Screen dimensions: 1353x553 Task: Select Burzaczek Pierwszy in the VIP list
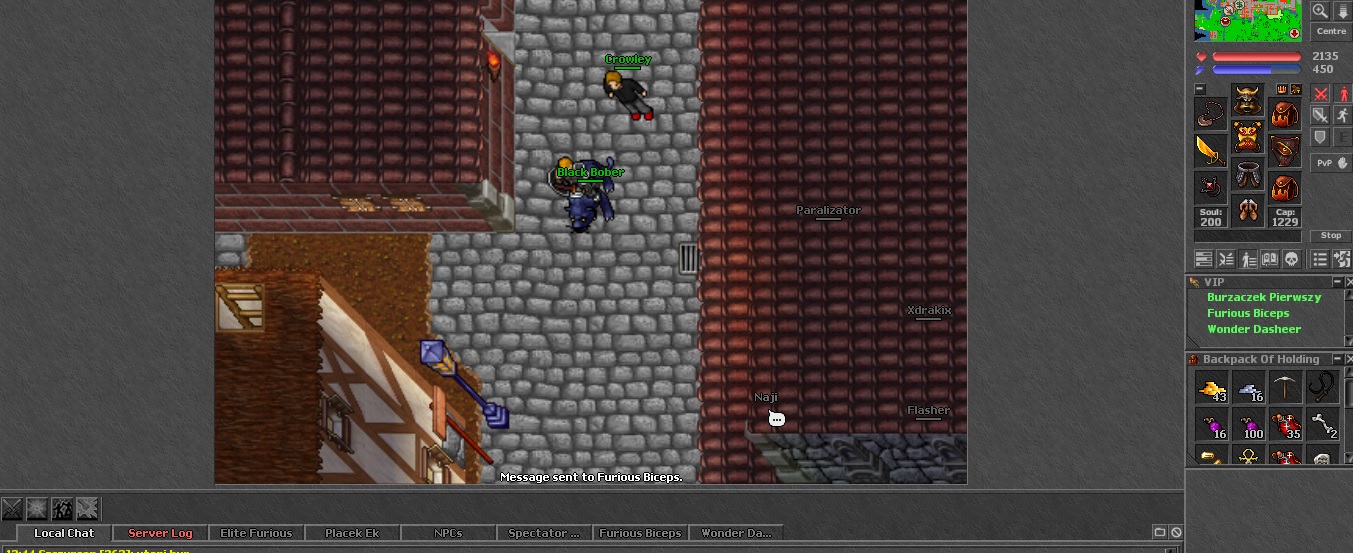1264,297
